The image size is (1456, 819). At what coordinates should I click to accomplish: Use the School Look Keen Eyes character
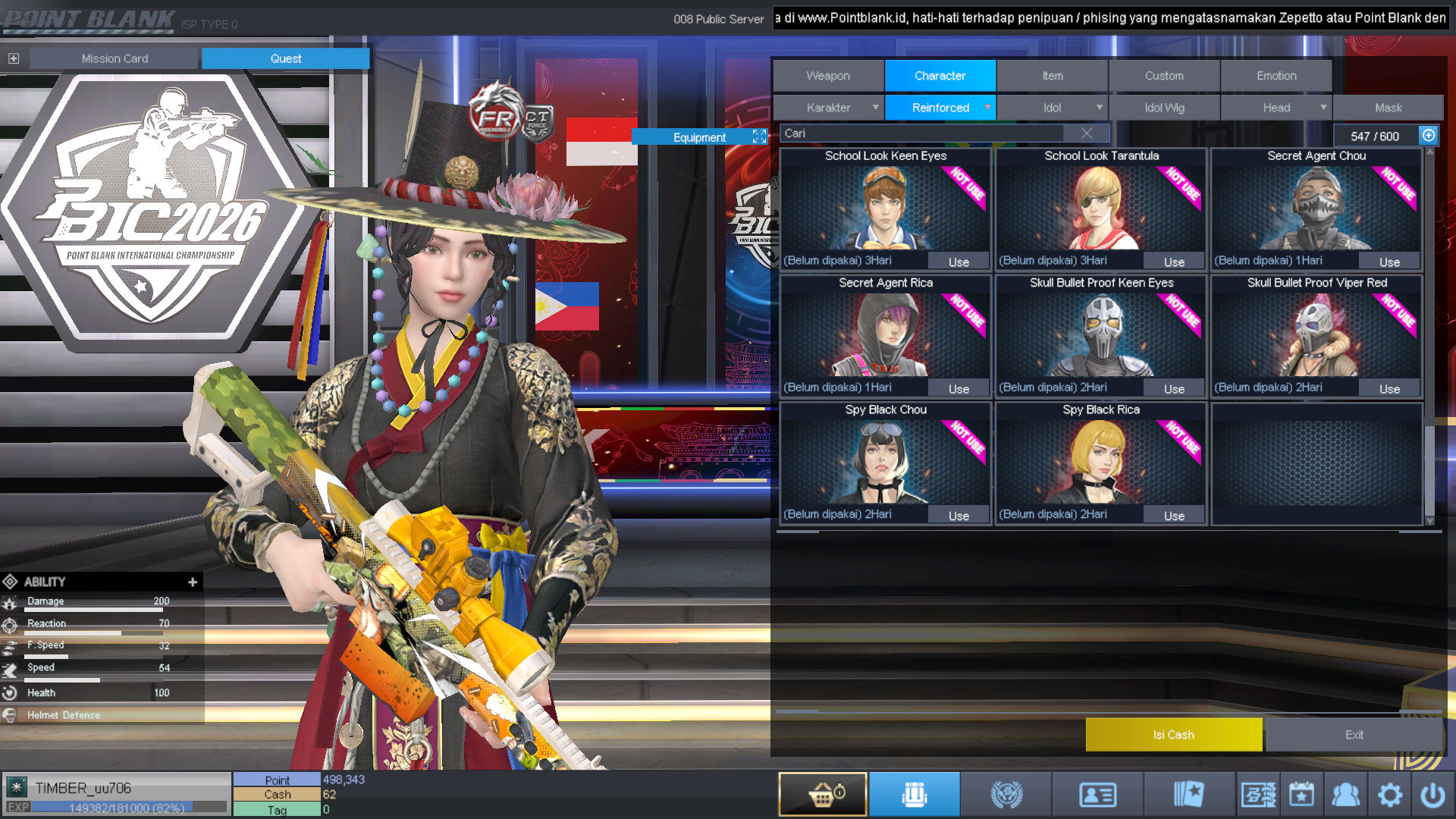tap(959, 262)
